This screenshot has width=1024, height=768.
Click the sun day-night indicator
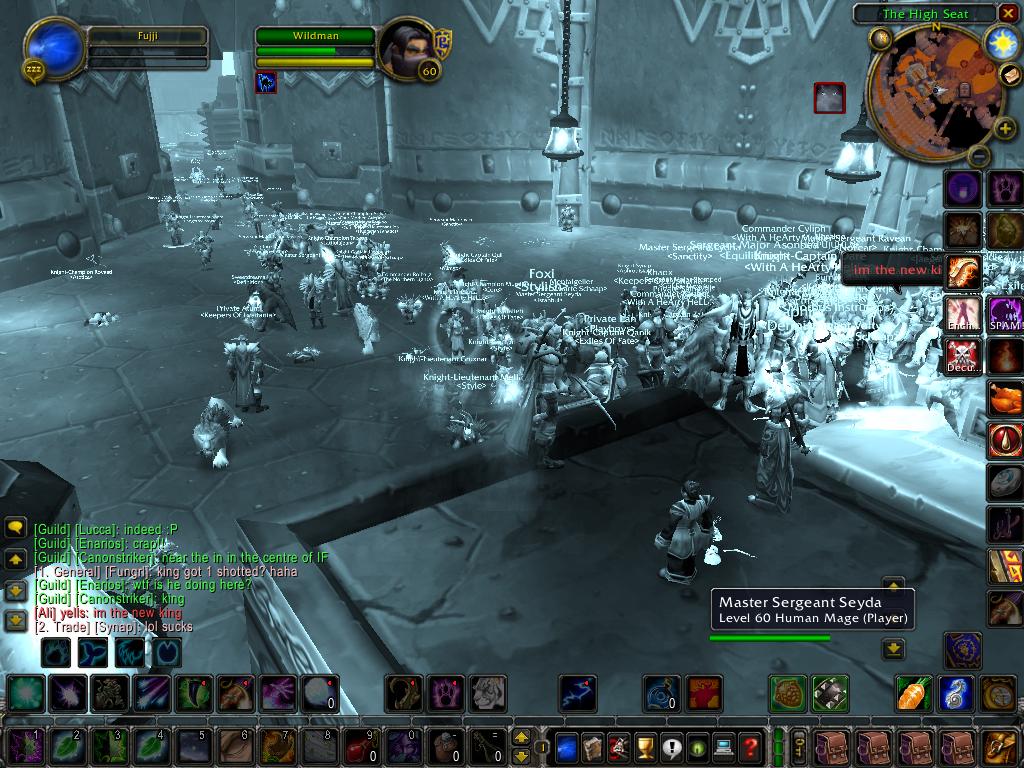pyautogui.click(x=1002, y=42)
